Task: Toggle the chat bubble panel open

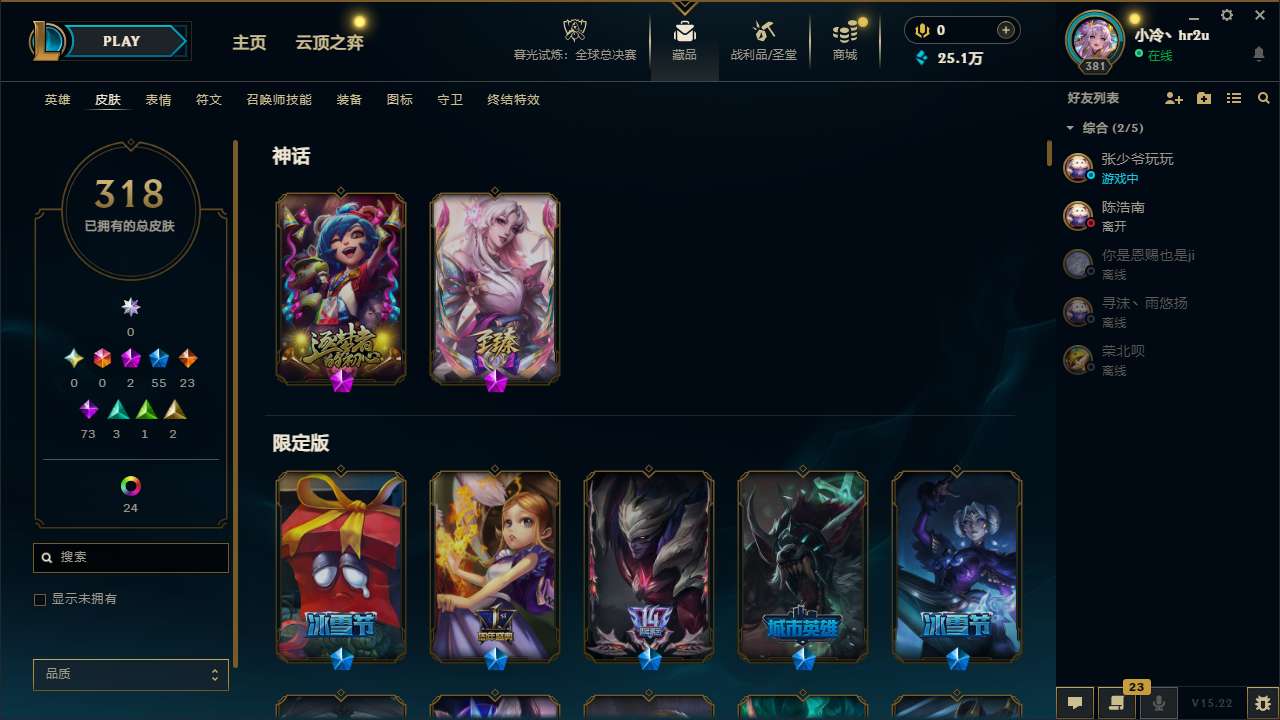Action: (x=1074, y=703)
